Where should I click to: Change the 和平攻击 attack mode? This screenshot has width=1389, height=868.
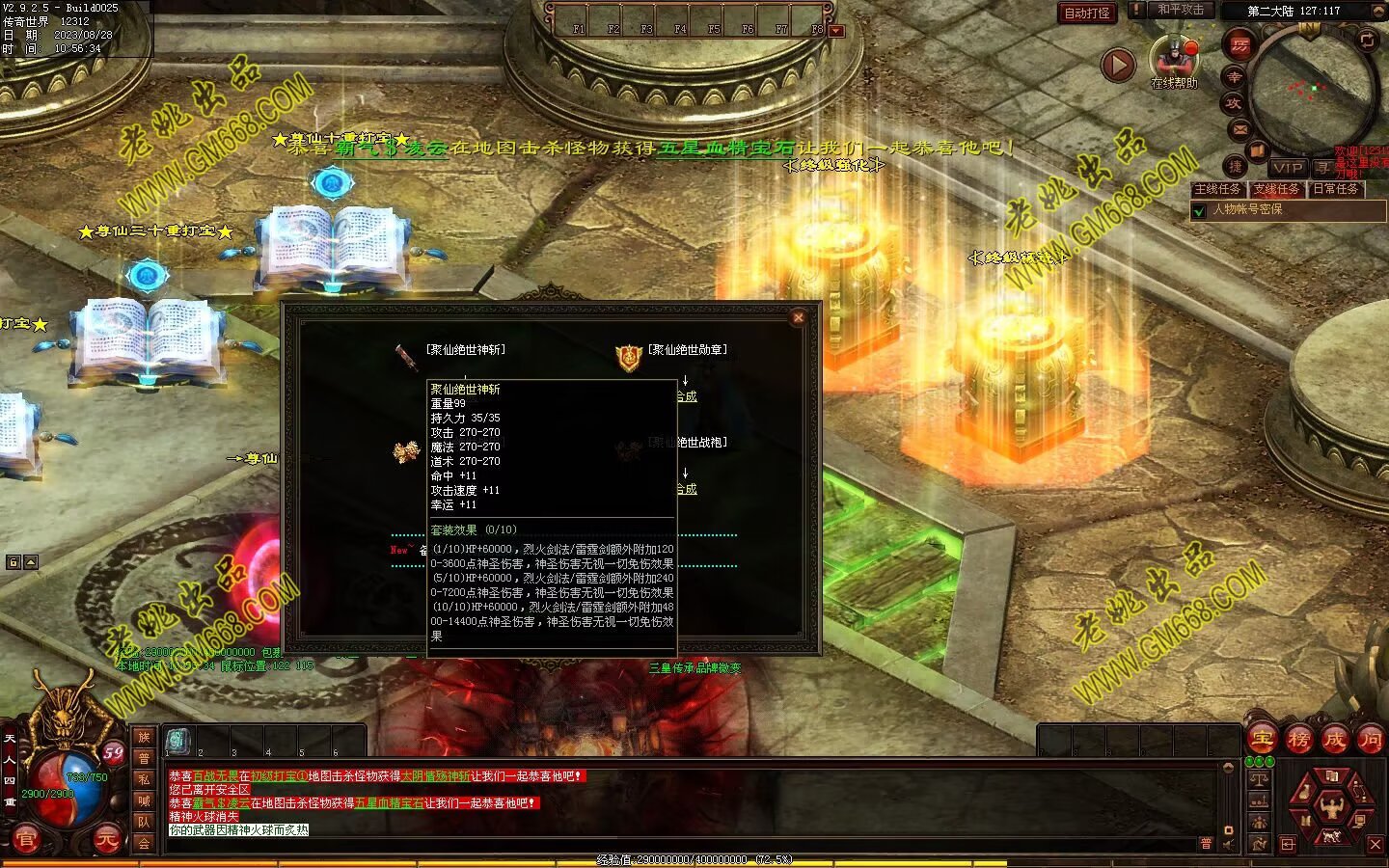[x=1181, y=10]
